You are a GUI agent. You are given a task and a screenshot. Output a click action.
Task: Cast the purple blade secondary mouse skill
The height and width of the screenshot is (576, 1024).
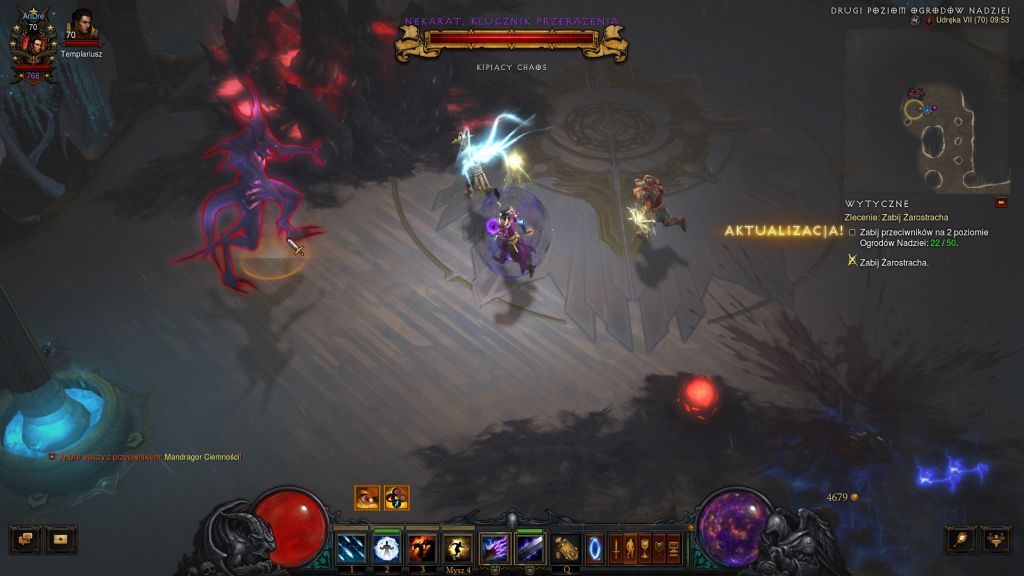click(530, 548)
